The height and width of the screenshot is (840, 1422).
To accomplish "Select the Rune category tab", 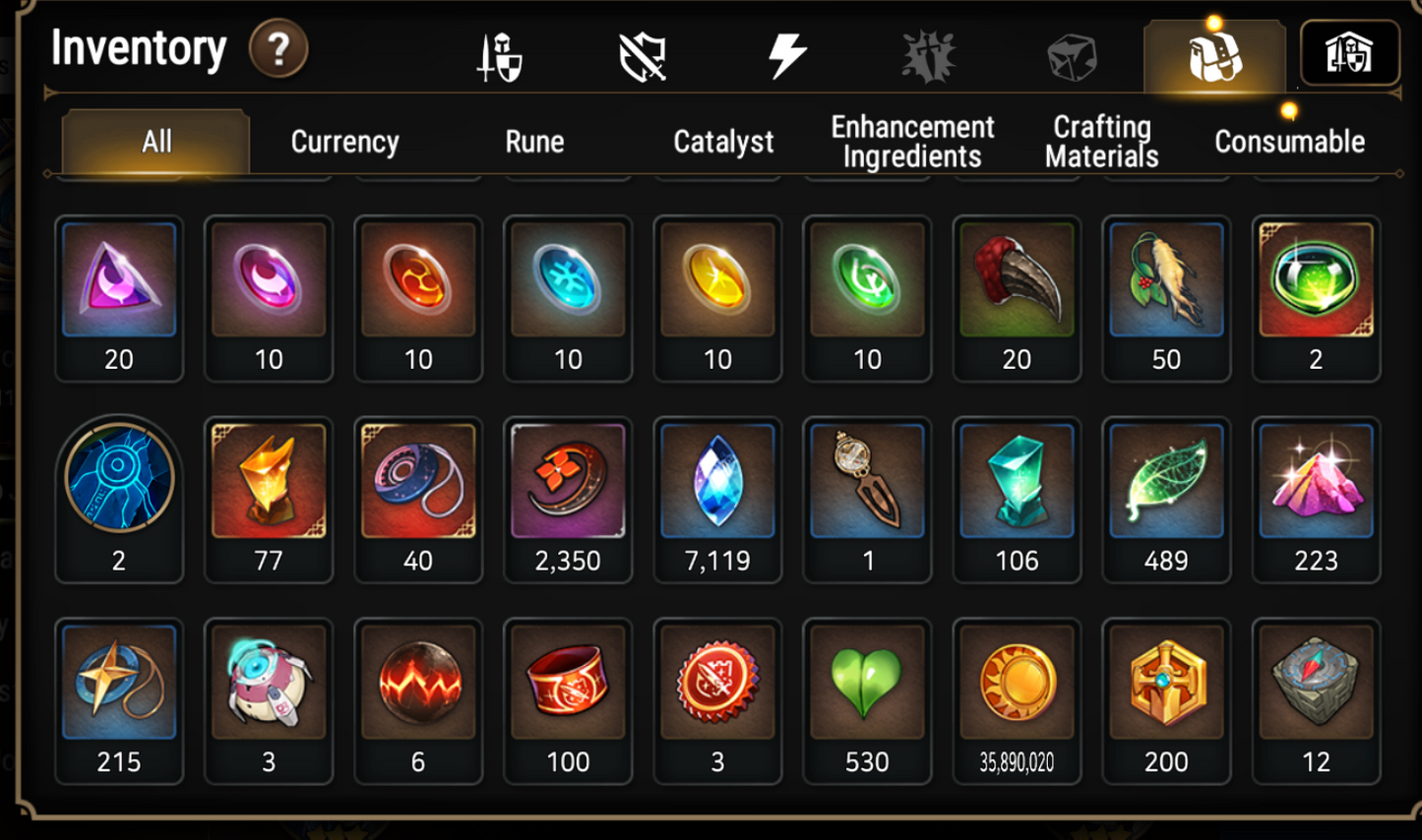I will [x=534, y=142].
